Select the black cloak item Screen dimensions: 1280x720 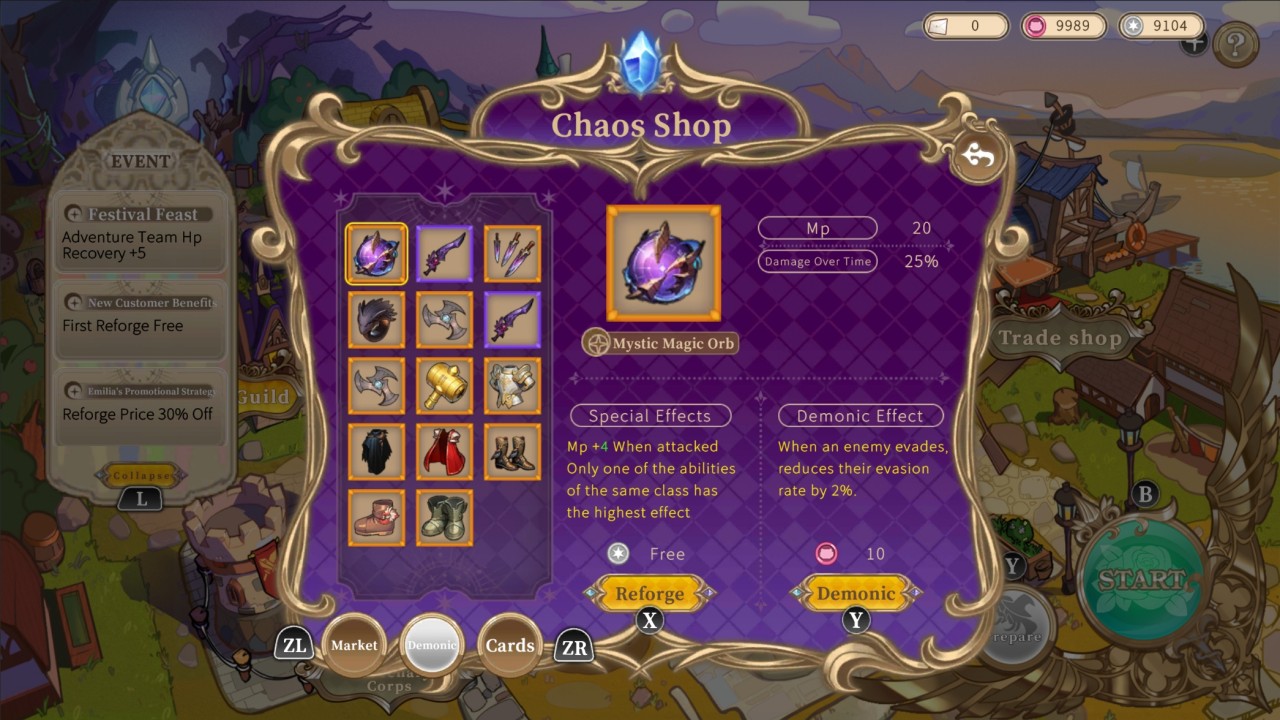point(376,452)
